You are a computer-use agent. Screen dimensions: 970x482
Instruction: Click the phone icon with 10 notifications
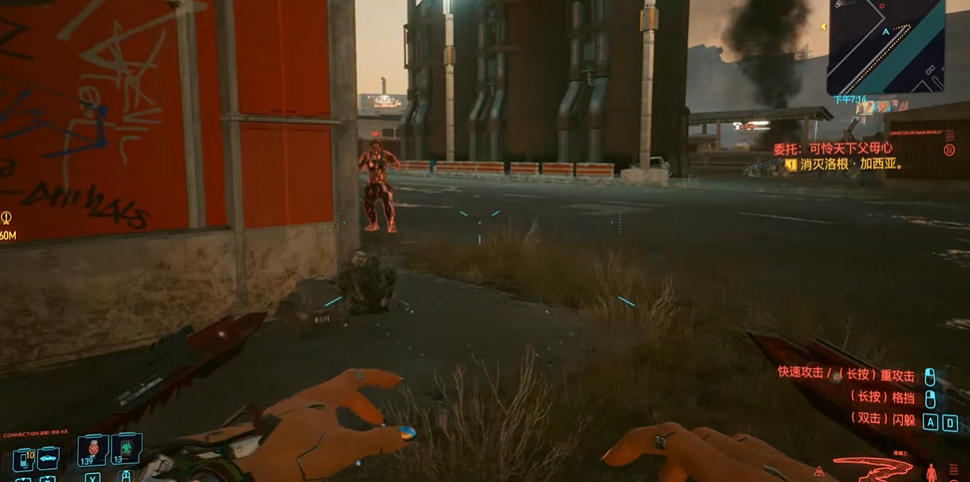23,459
